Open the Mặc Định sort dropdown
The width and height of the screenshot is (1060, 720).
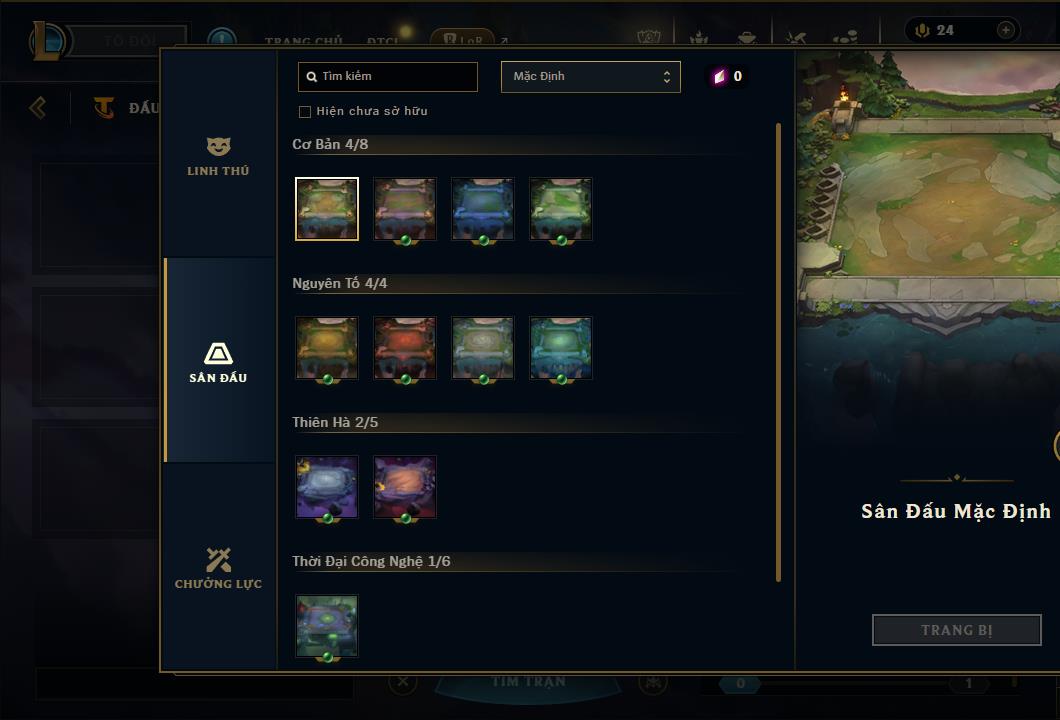(x=590, y=77)
